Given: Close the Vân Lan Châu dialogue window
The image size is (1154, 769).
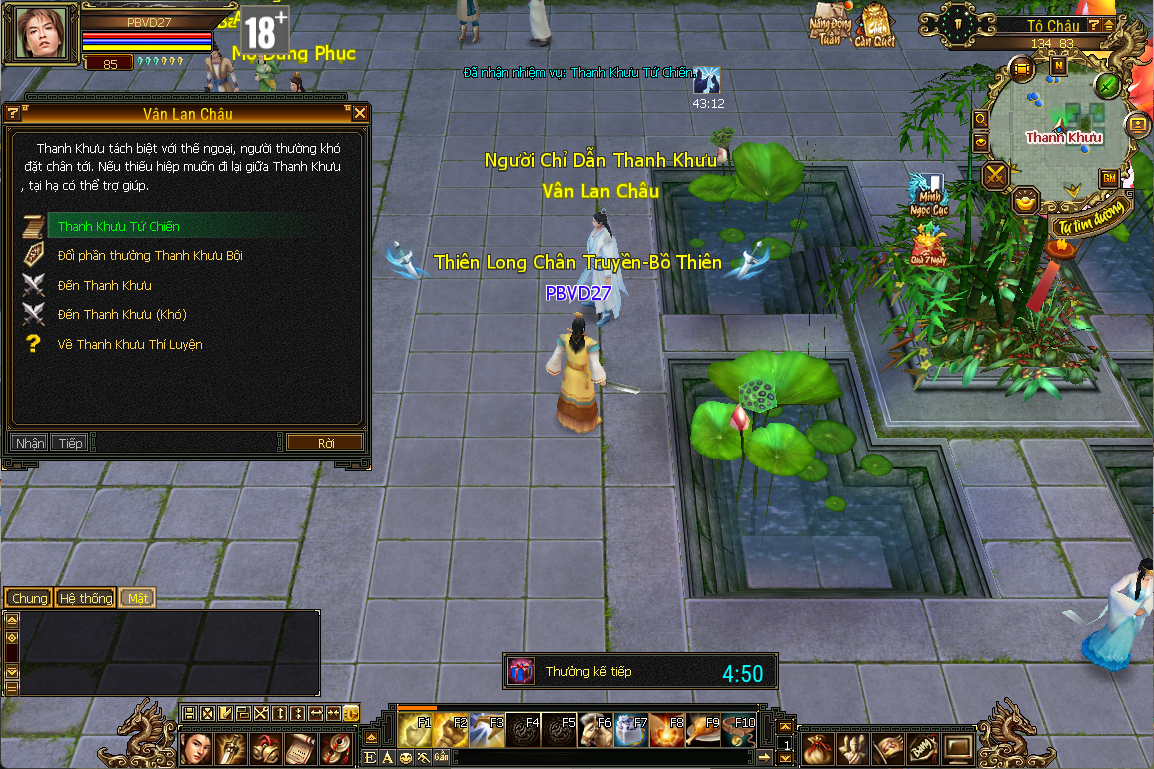Looking at the screenshot, I should (x=360, y=113).
